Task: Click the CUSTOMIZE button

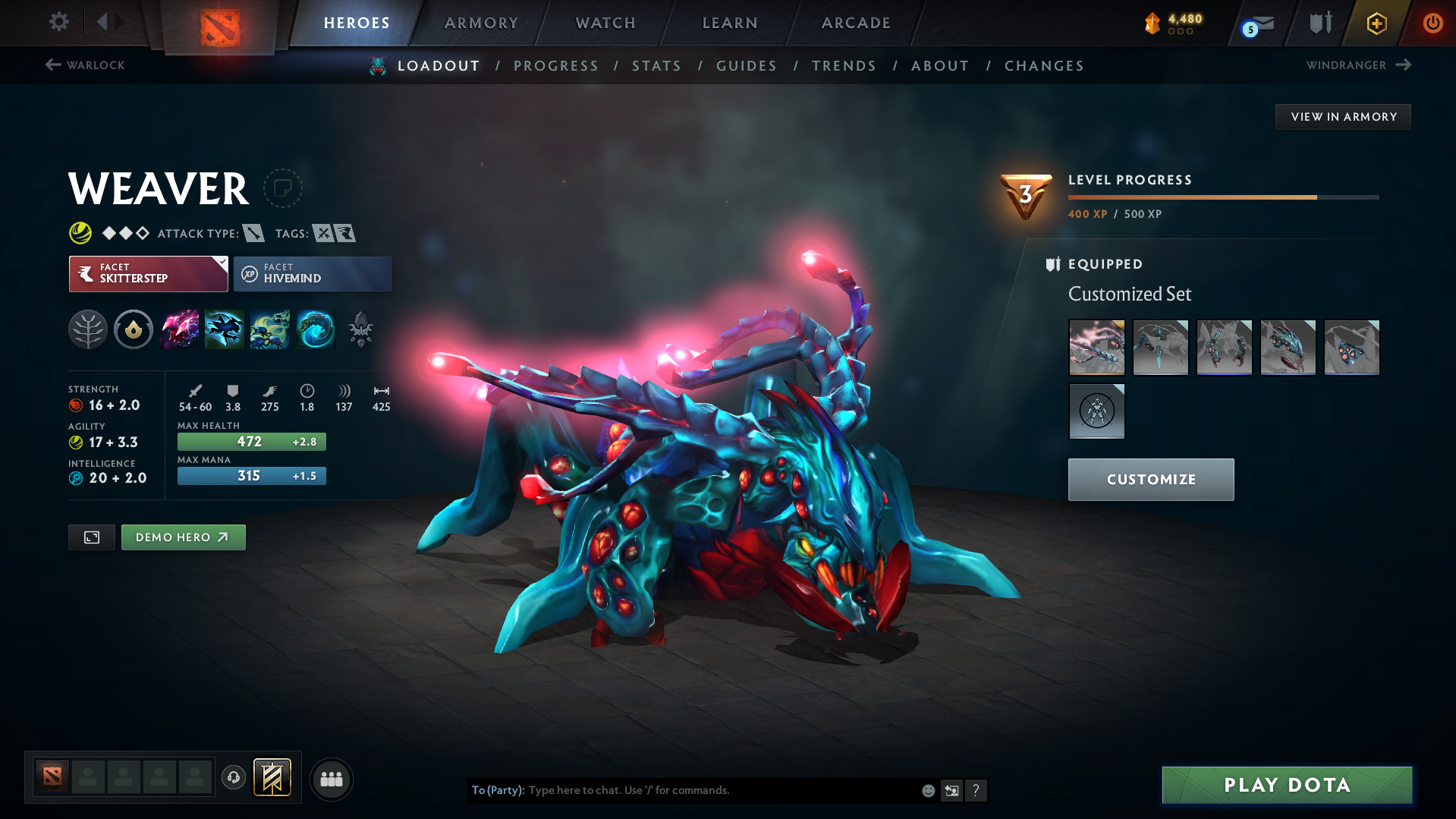Action: [x=1150, y=479]
